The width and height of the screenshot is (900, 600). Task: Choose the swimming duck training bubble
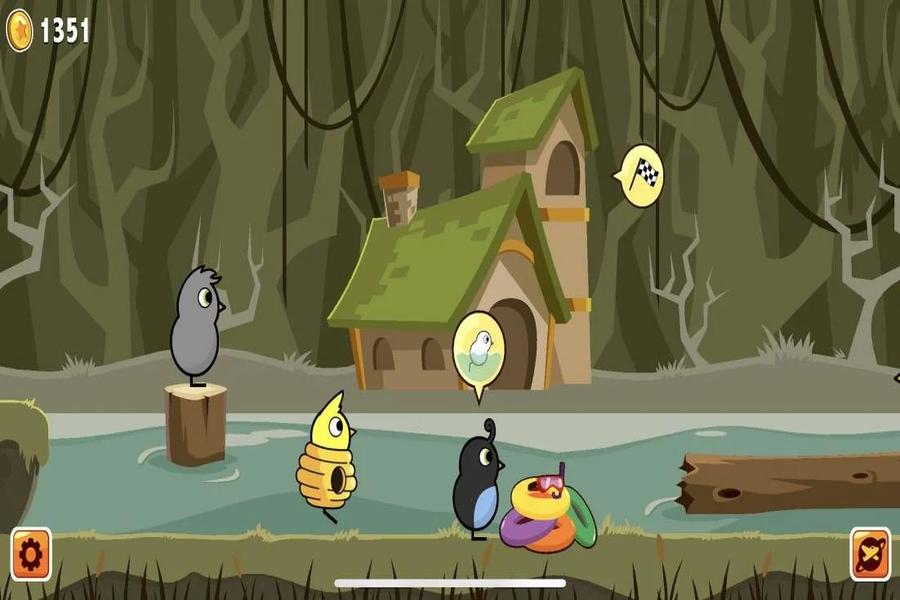pyautogui.click(x=478, y=350)
